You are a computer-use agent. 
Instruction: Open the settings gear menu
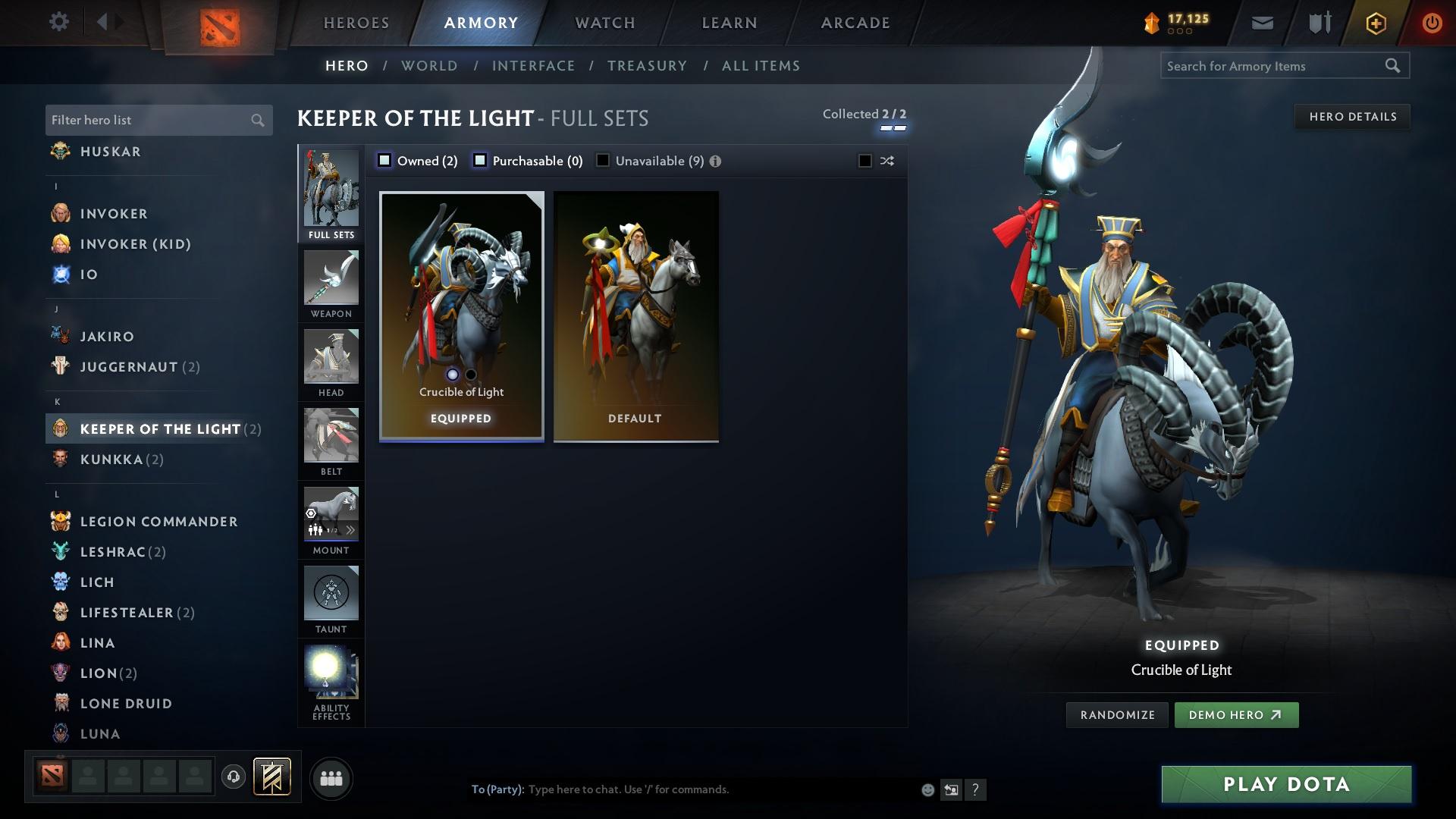point(59,22)
